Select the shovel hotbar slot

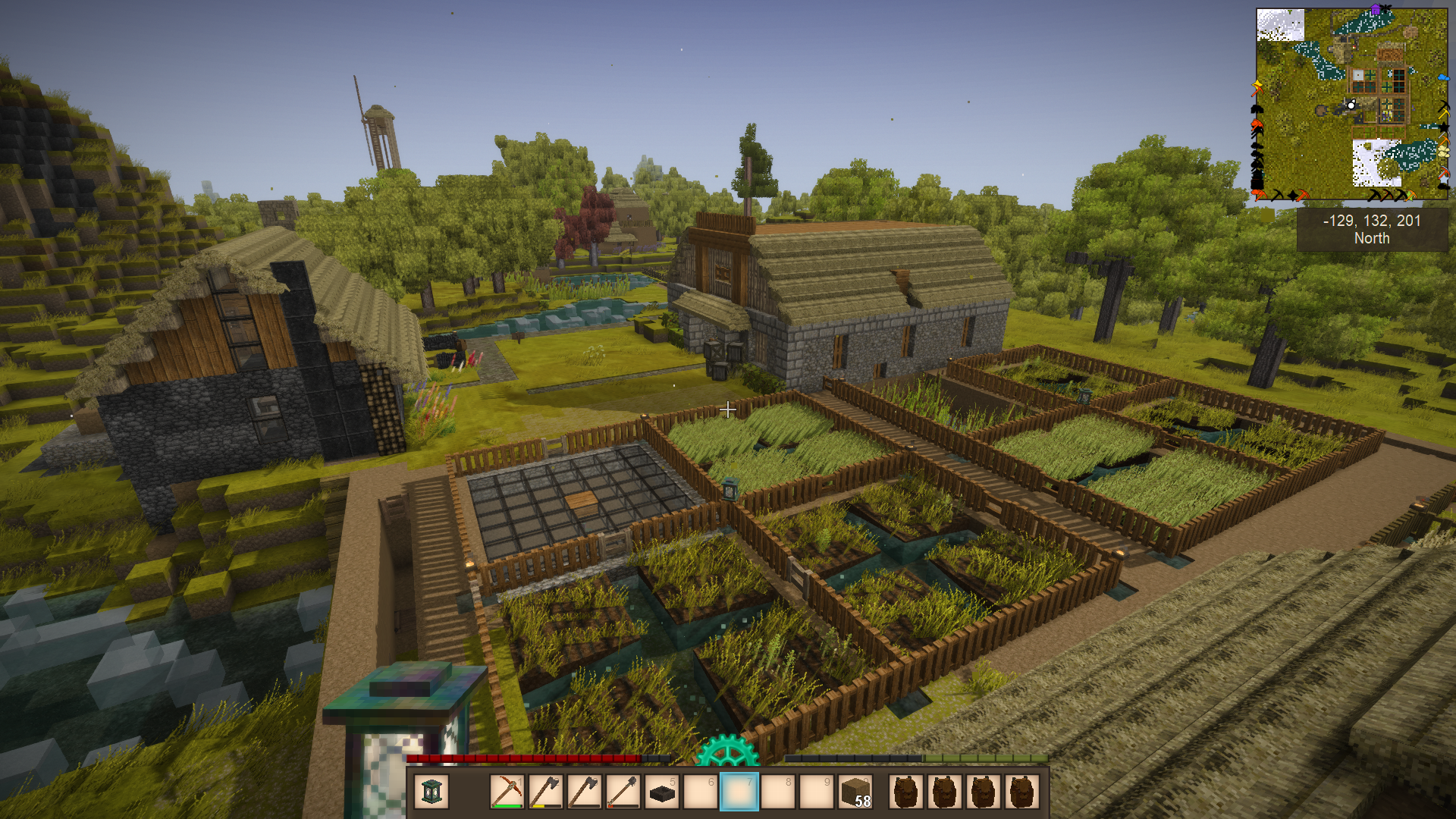point(623,792)
